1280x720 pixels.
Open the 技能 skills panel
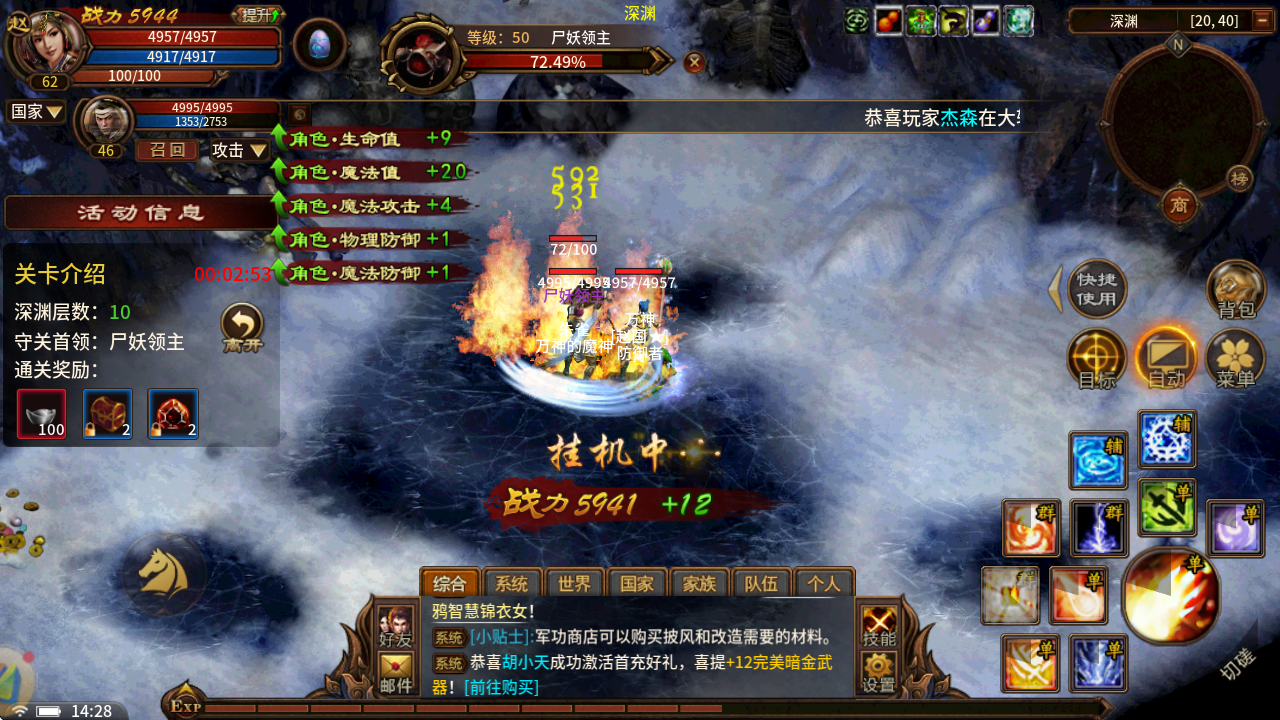coord(880,625)
